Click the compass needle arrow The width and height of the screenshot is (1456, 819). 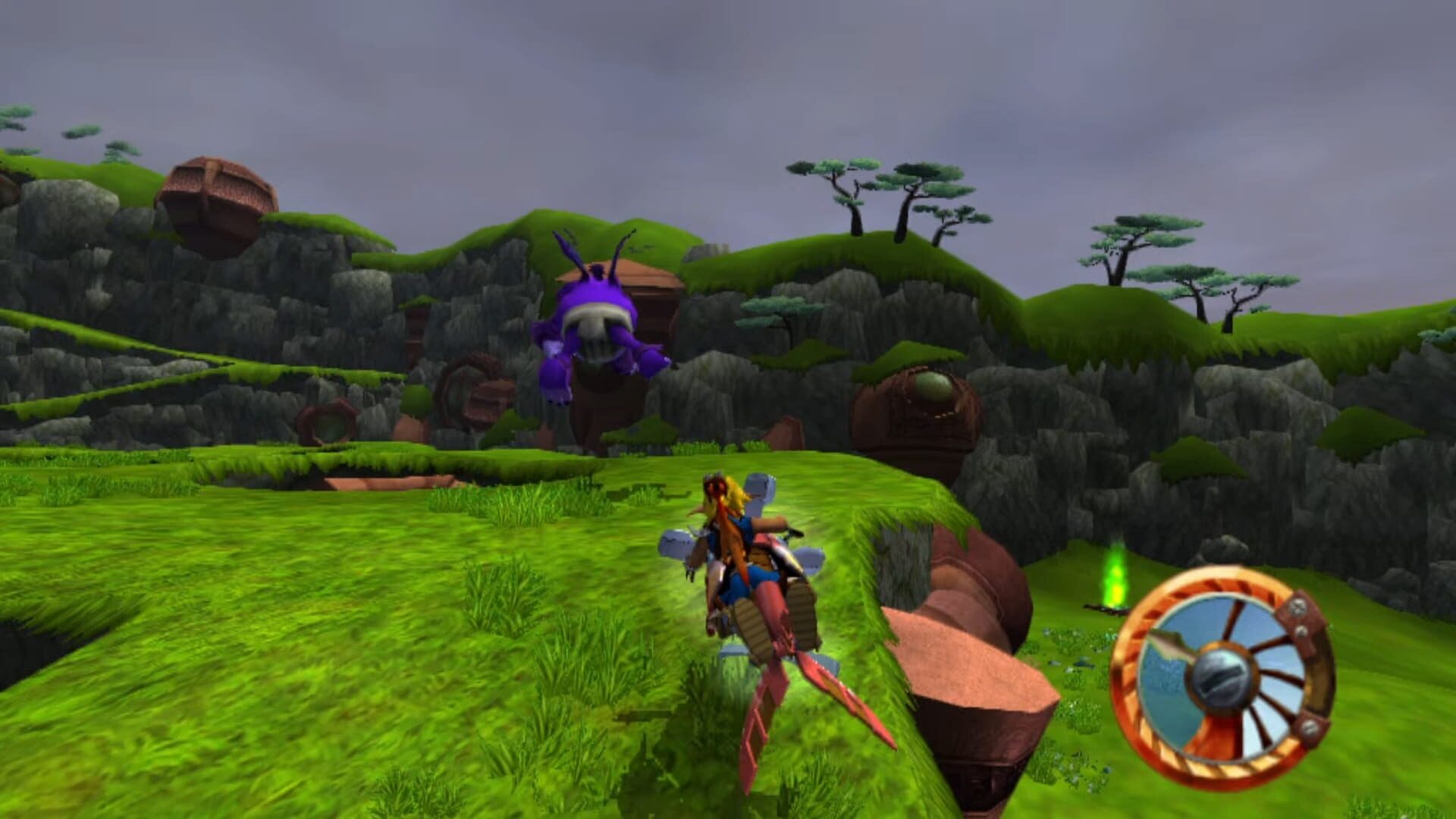(x=1170, y=646)
